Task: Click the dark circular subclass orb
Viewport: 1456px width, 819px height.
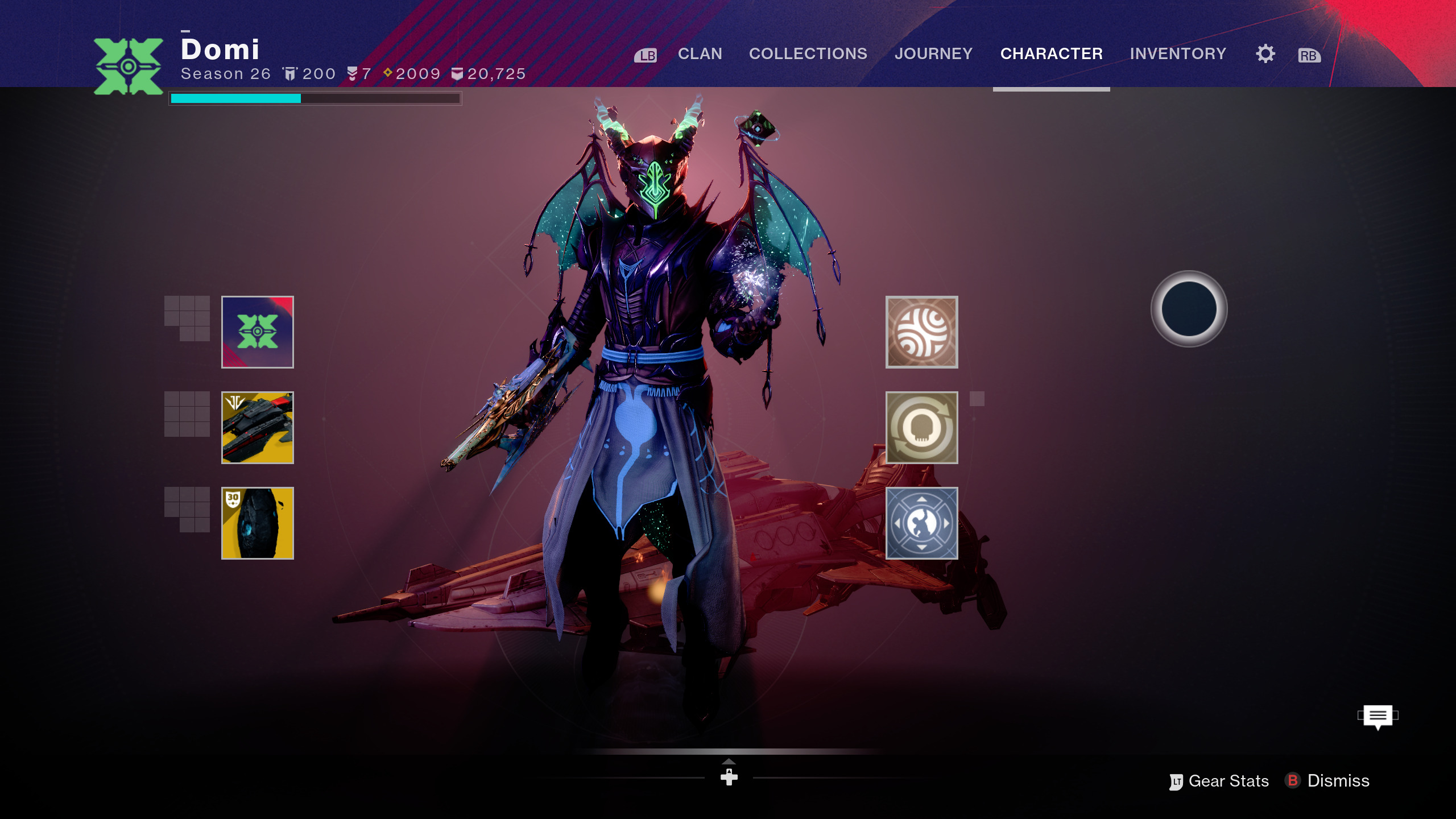Action: pyautogui.click(x=1189, y=309)
